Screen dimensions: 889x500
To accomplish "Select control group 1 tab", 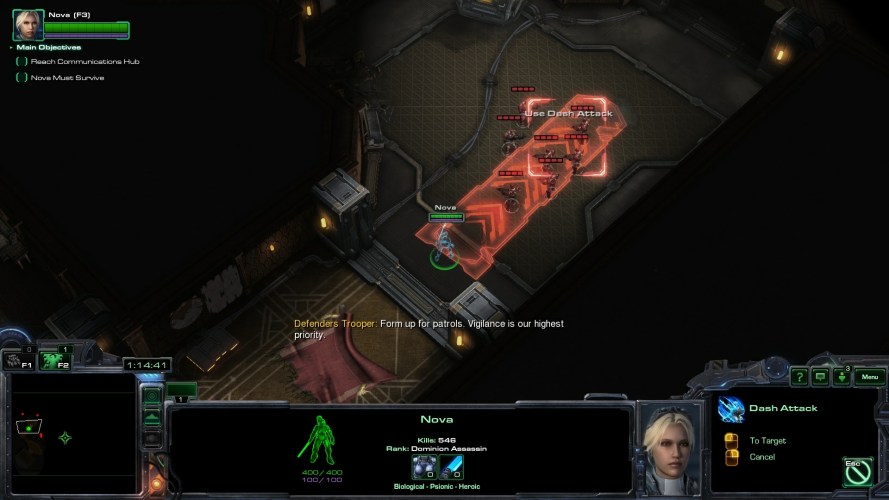I will click(181, 390).
